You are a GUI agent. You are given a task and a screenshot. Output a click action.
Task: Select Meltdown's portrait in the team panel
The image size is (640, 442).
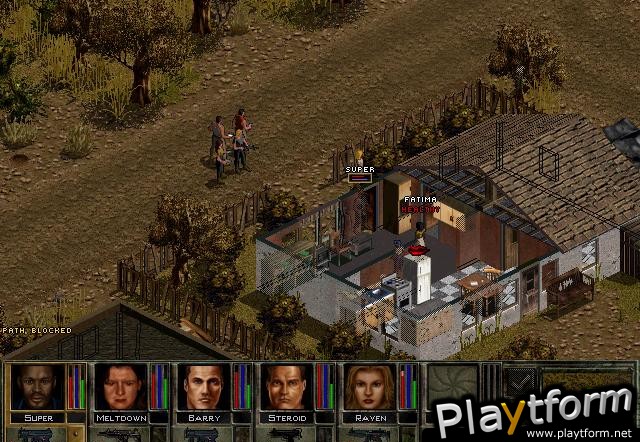pyautogui.click(x=121, y=386)
